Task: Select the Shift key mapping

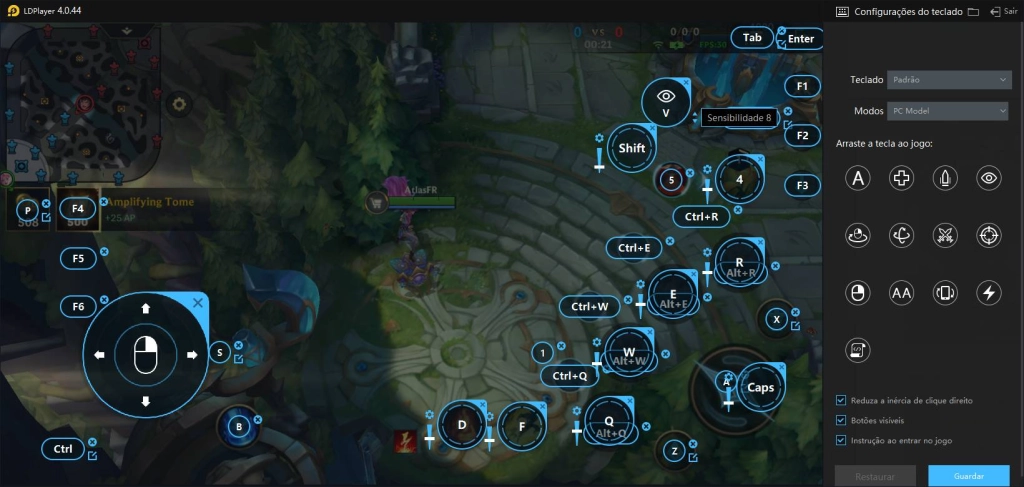Action: coord(631,149)
